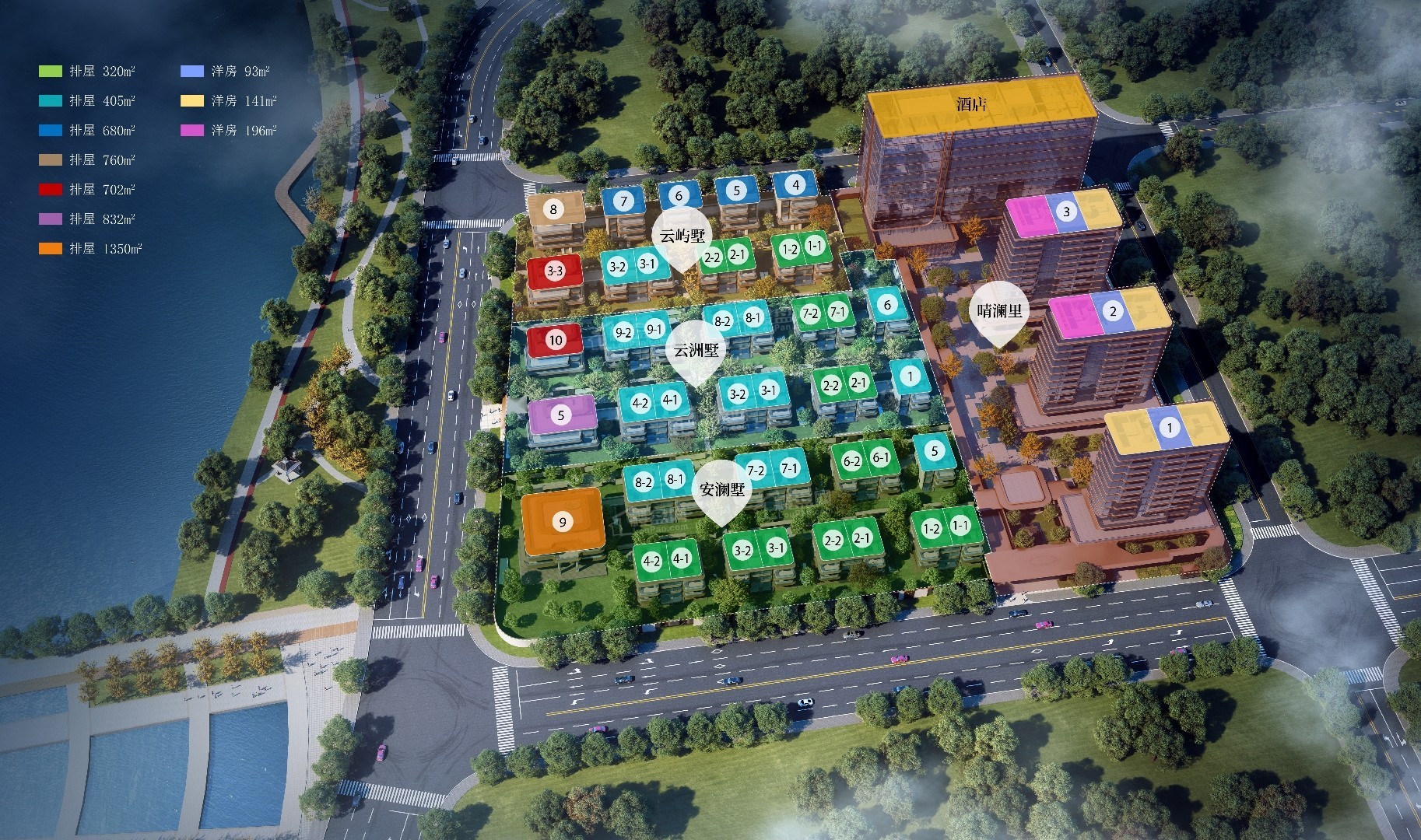Pick the red villa numbered 10
This screenshot has height=840, width=1421.
pyautogui.click(x=555, y=340)
